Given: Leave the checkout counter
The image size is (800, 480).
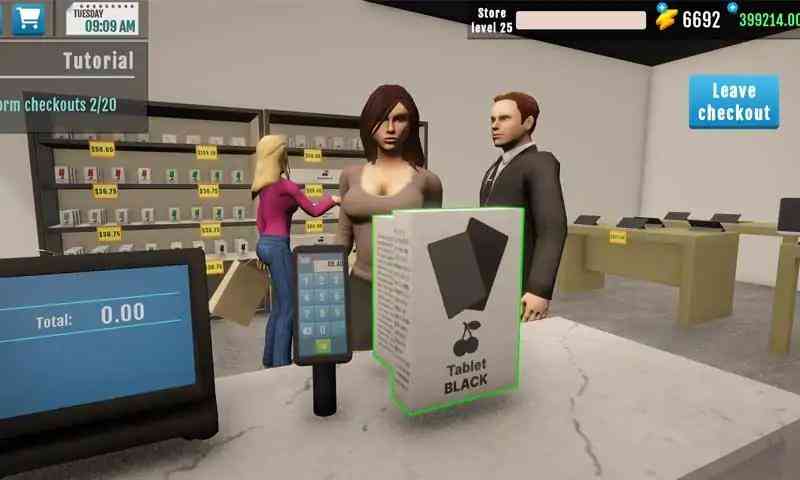Looking at the screenshot, I should [733, 102].
